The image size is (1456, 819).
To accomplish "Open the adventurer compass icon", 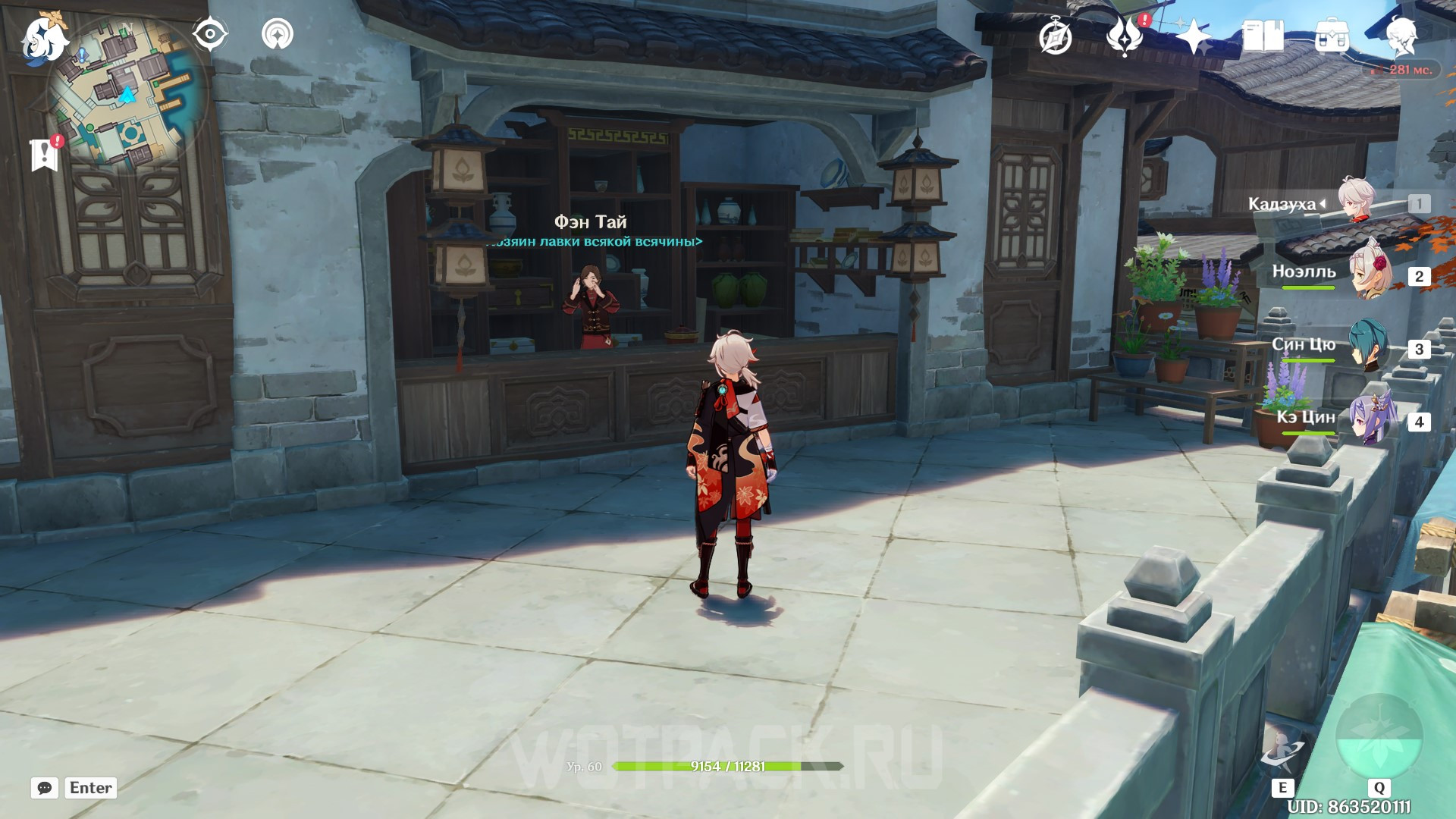I will [x=1055, y=37].
